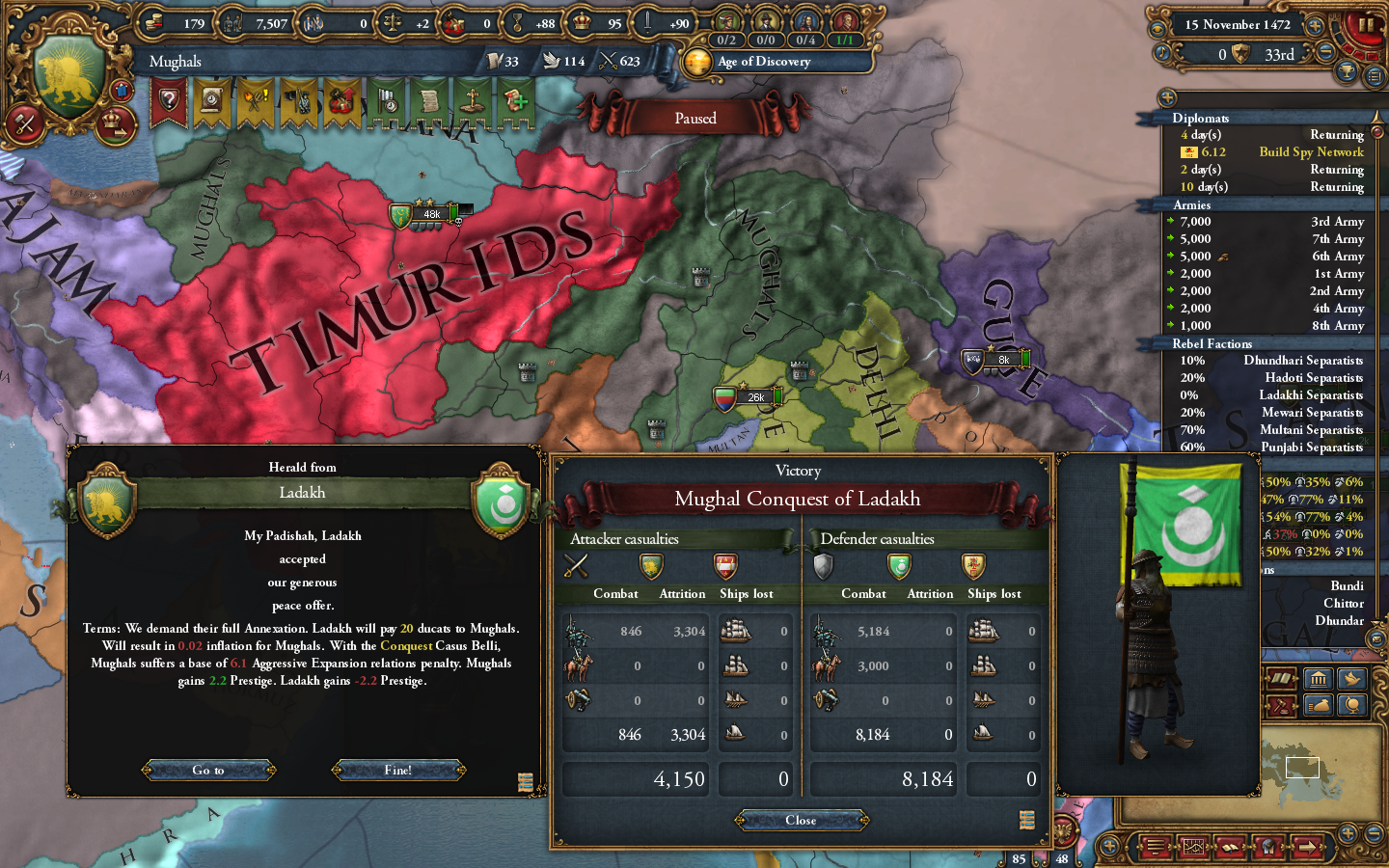
Task: Click the message settings scroll on Victory window
Action: pos(1026,819)
